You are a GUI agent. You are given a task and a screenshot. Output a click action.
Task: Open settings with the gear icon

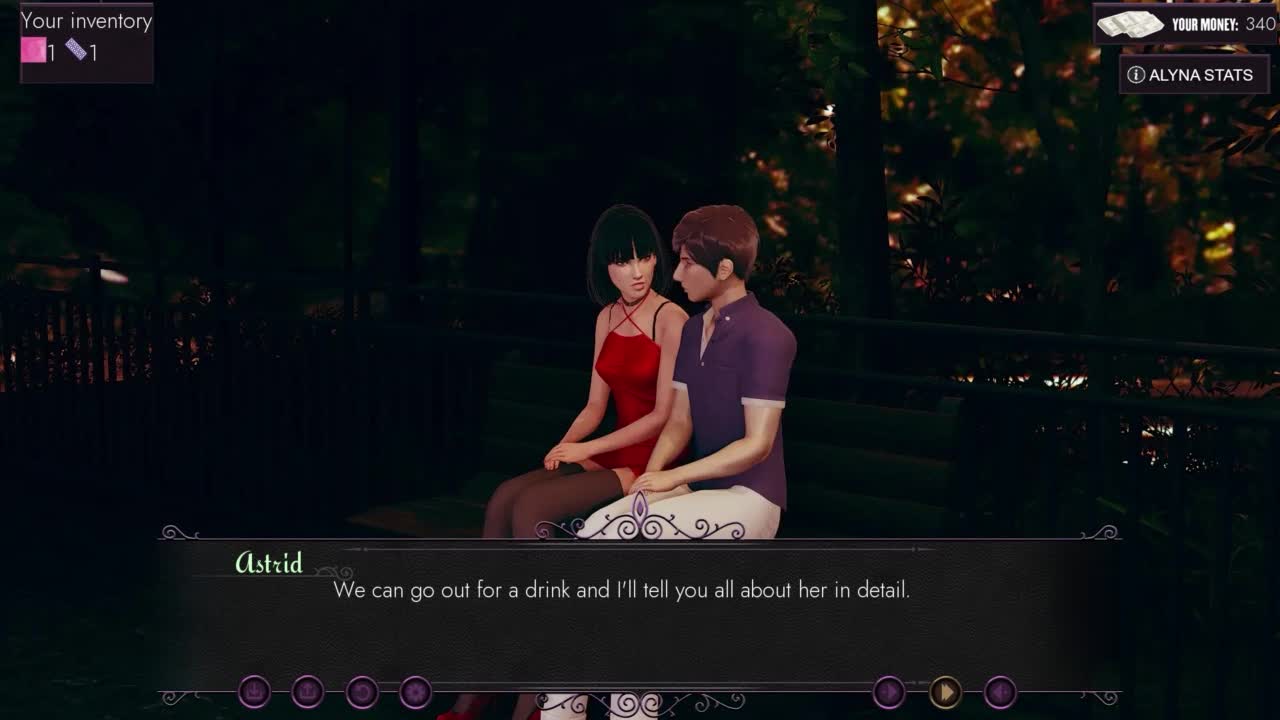[416, 691]
